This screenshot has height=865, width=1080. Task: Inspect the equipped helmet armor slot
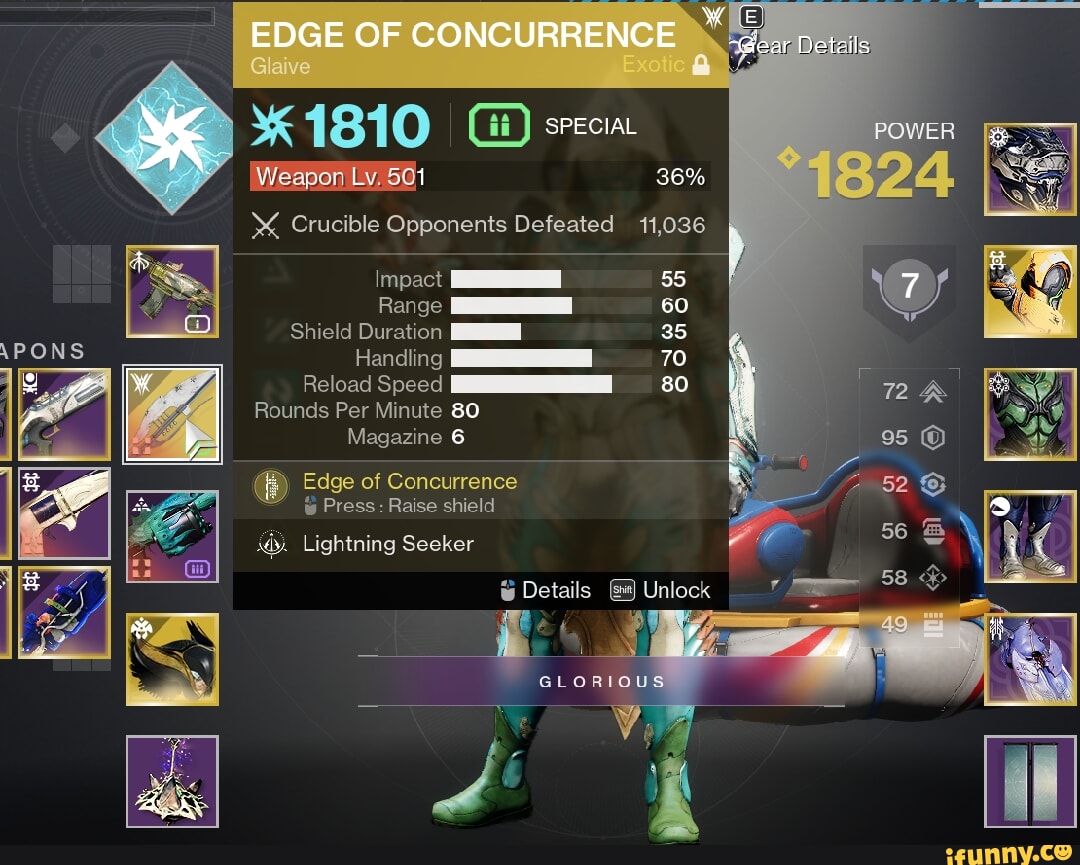click(x=1030, y=169)
